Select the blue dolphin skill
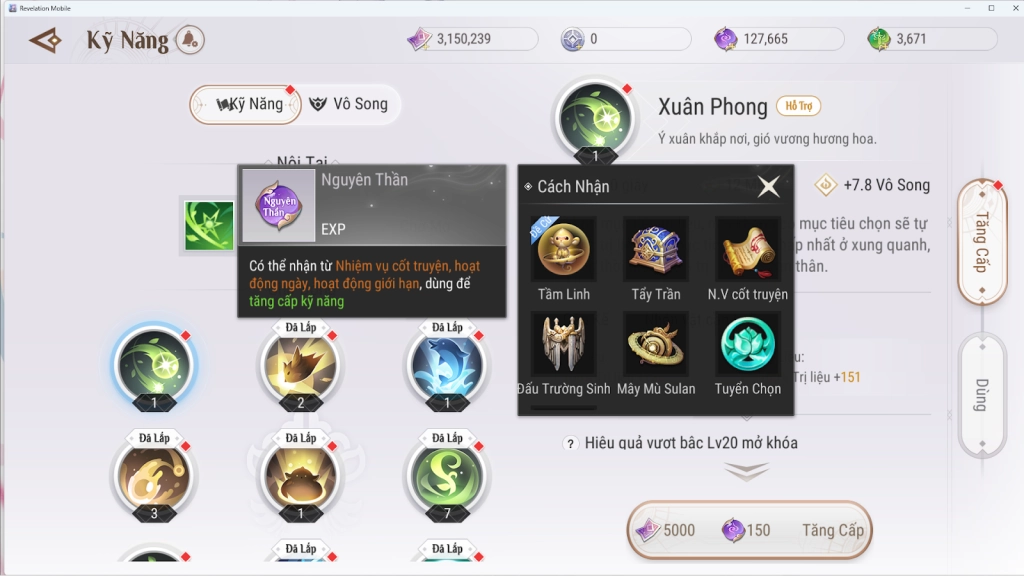Image resolution: width=1024 pixels, height=576 pixels. 447,364
